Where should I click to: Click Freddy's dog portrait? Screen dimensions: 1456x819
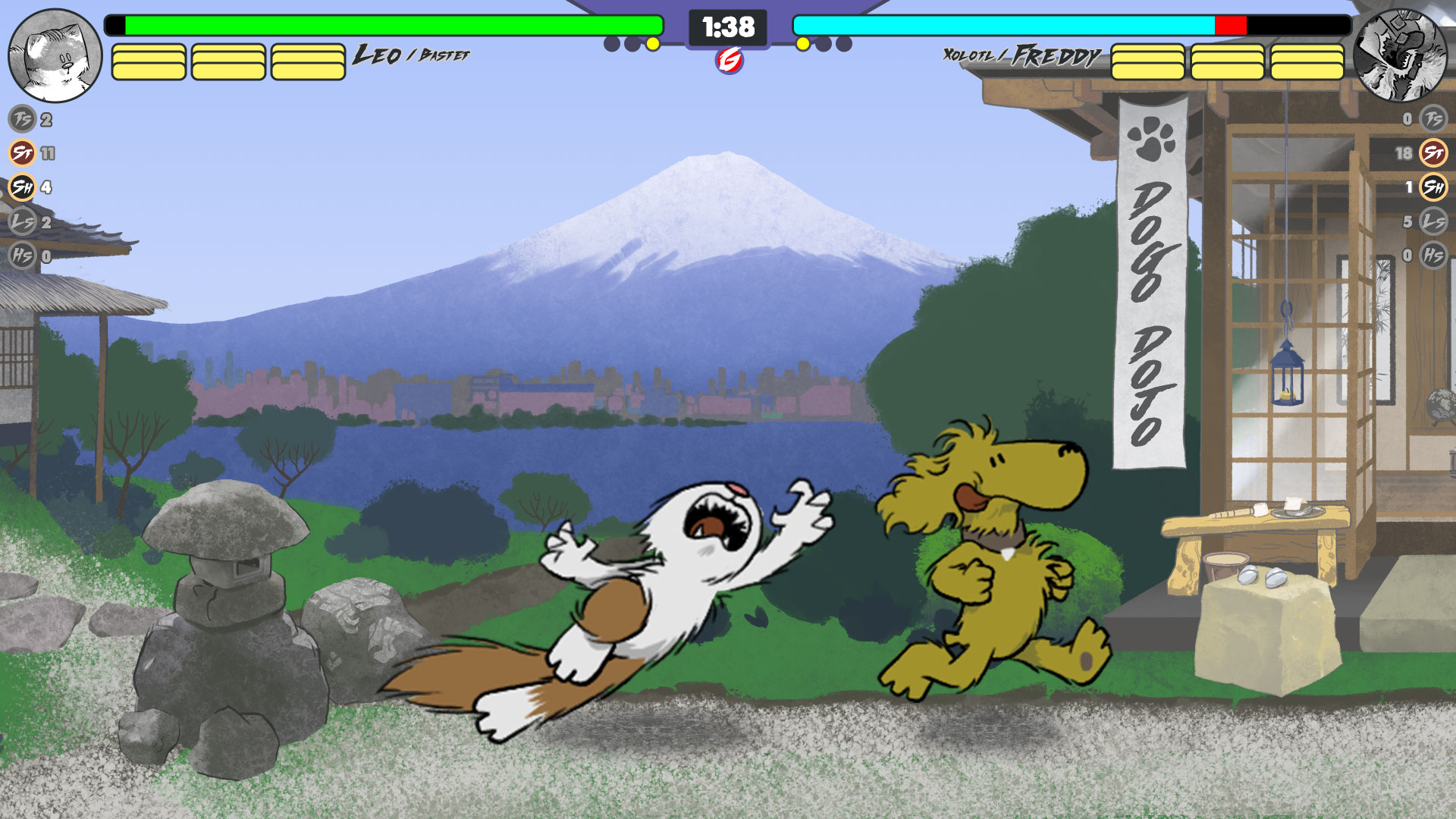[1400, 55]
